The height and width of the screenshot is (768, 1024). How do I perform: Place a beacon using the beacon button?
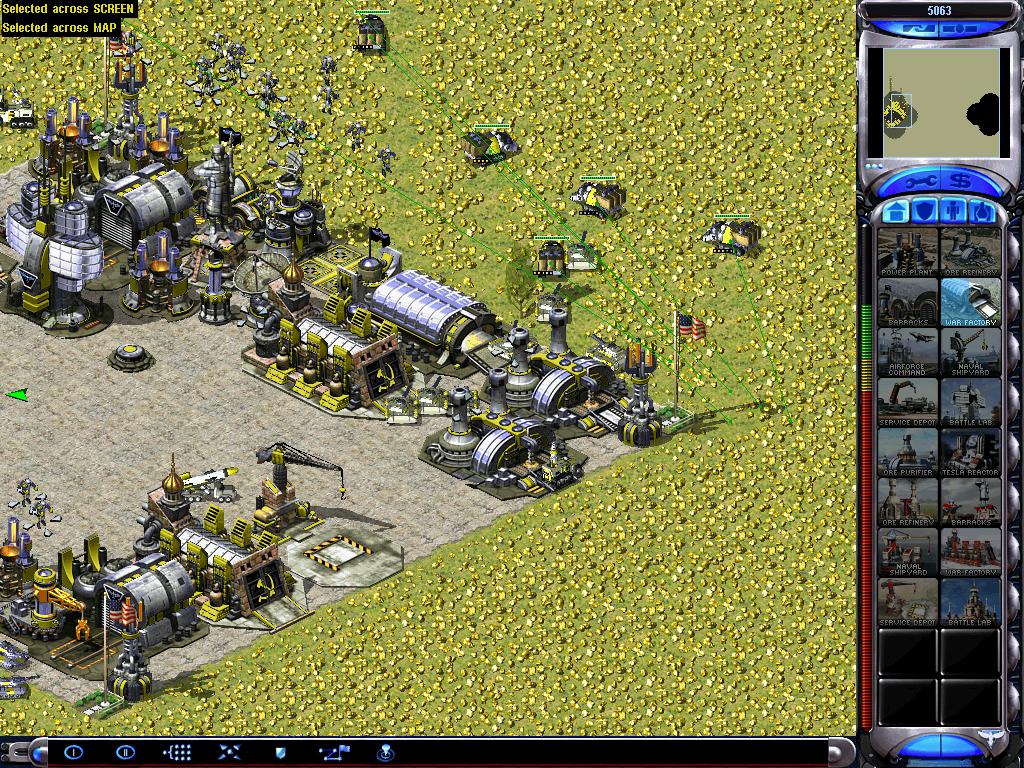(384, 752)
